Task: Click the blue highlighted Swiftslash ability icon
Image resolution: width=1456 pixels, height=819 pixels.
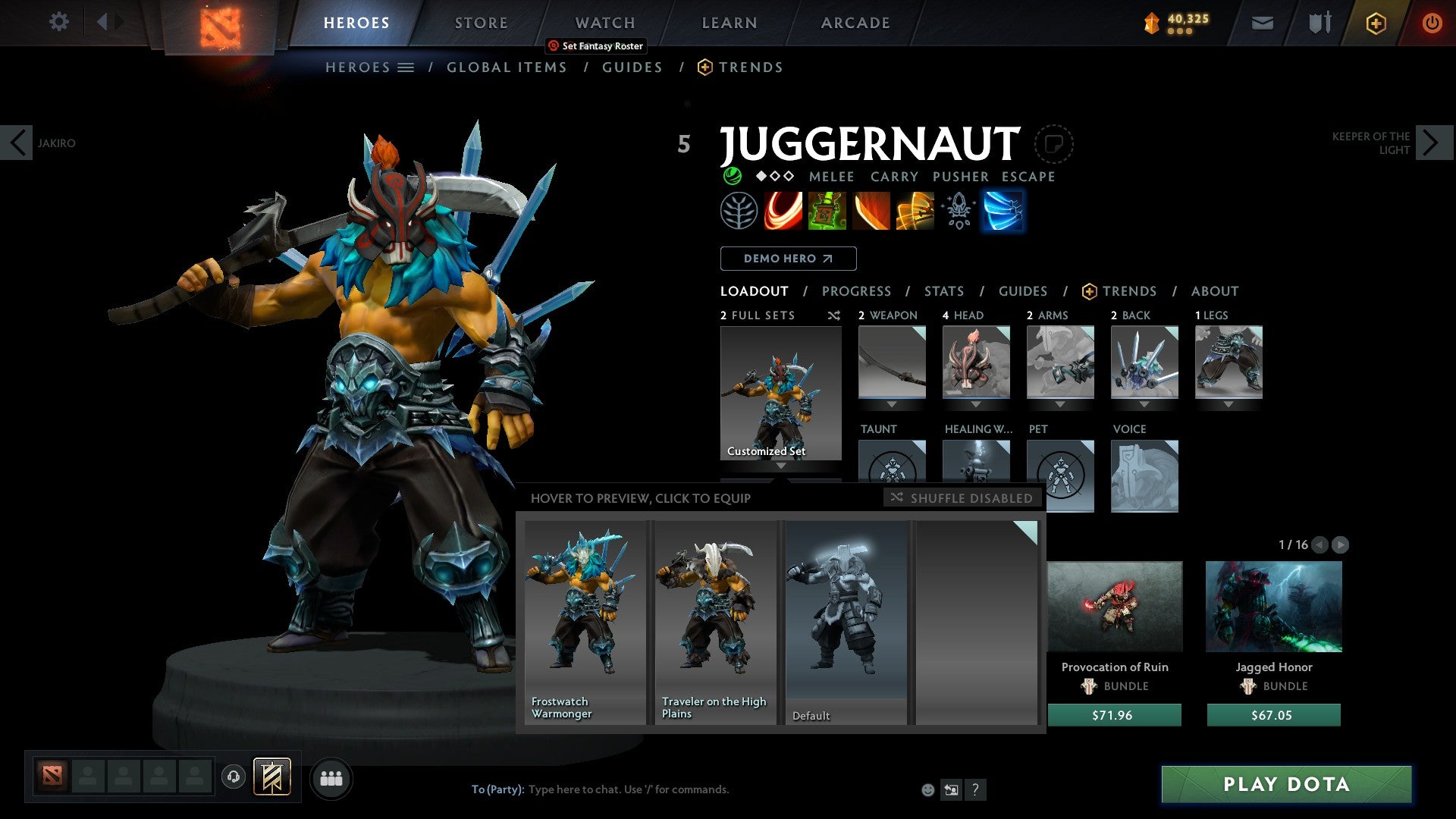Action: pyautogui.click(x=1003, y=211)
